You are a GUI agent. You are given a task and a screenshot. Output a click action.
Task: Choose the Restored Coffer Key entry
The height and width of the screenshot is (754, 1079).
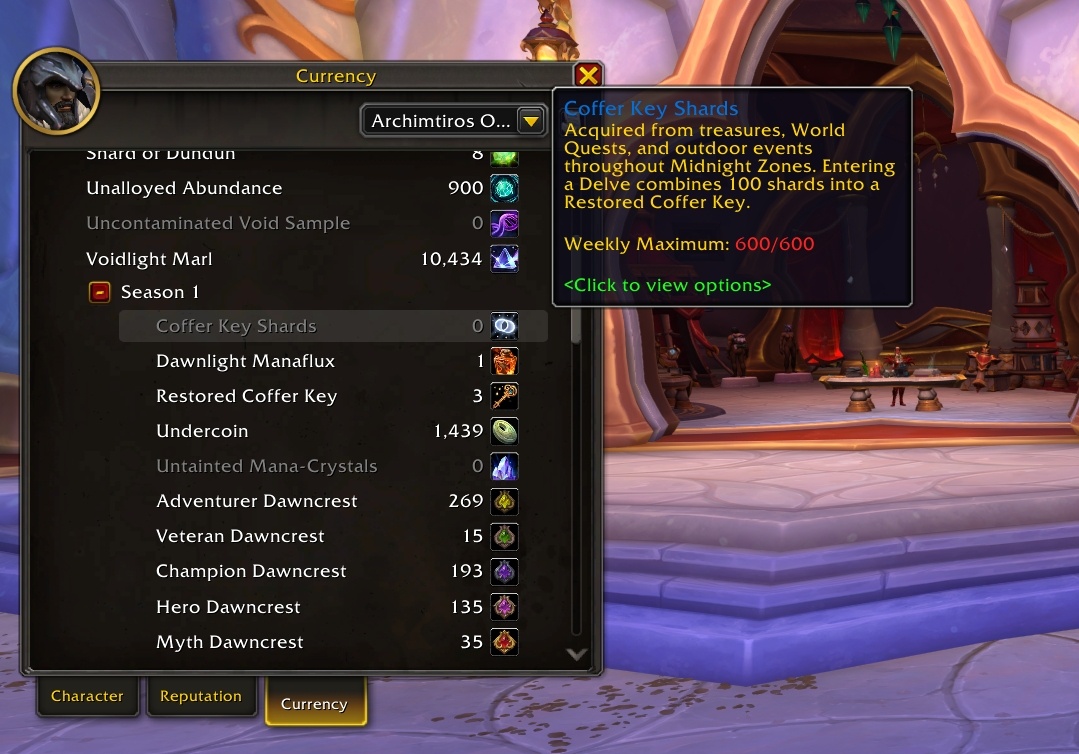pos(333,396)
